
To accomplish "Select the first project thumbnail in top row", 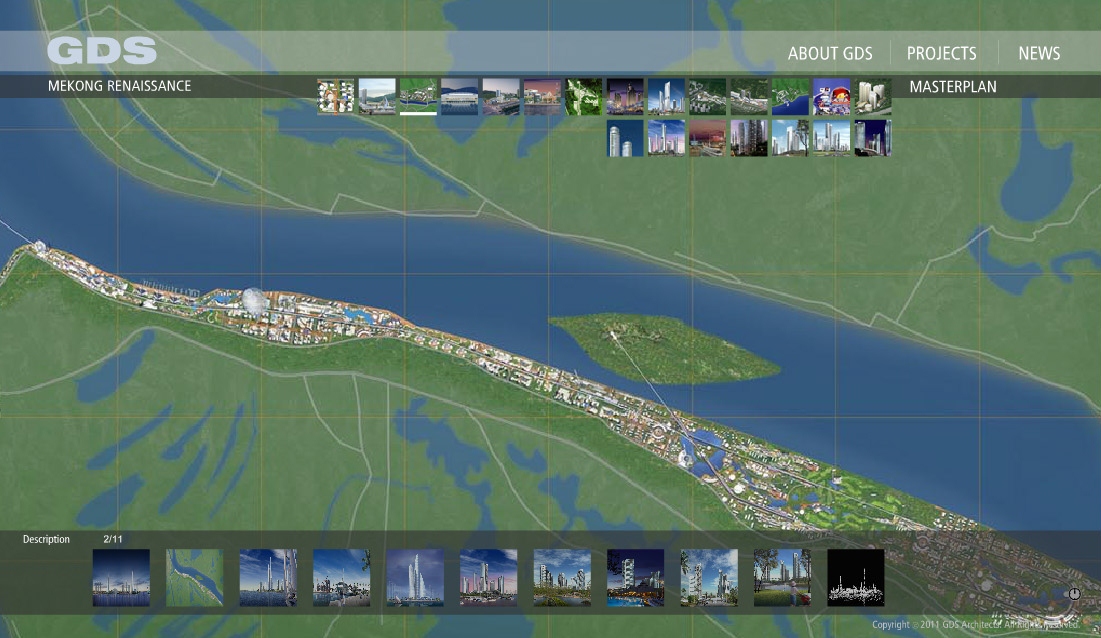I will pyautogui.click(x=336, y=97).
